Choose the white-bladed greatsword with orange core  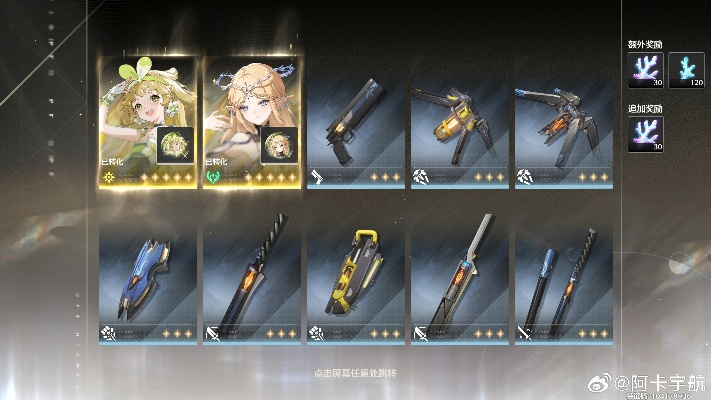coord(459,280)
